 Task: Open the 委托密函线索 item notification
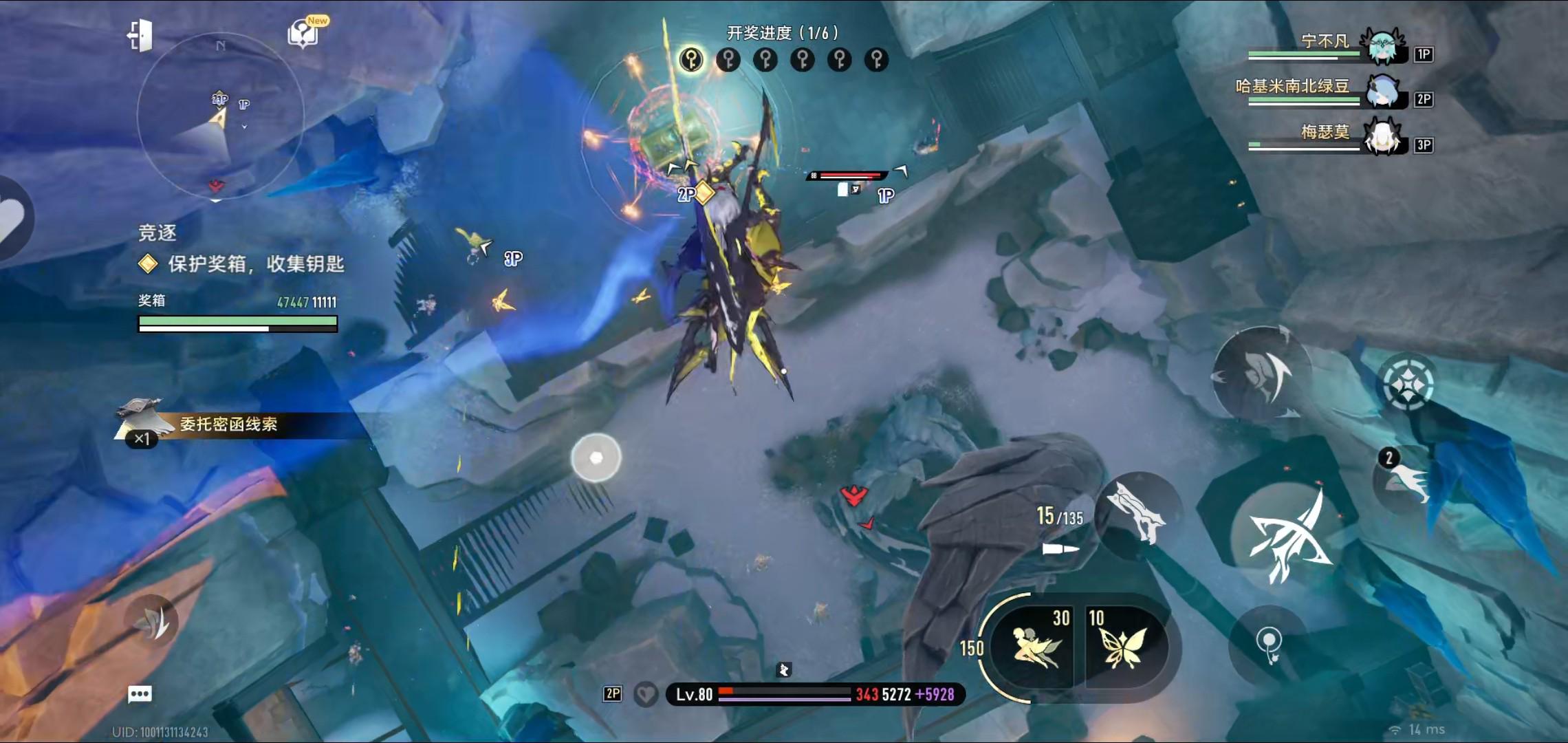228,424
